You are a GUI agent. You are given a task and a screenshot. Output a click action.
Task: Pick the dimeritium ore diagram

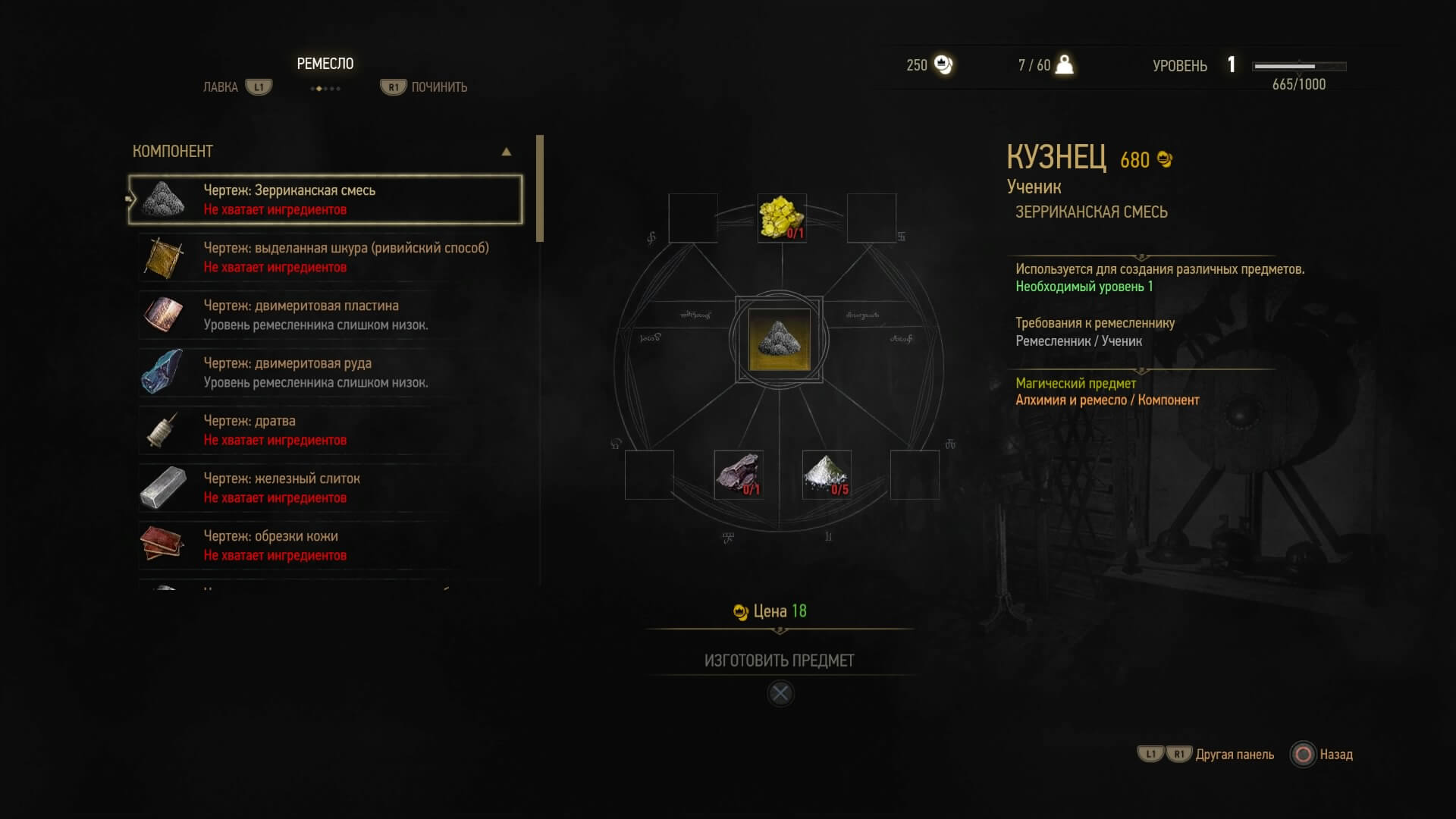tap(326, 372)
